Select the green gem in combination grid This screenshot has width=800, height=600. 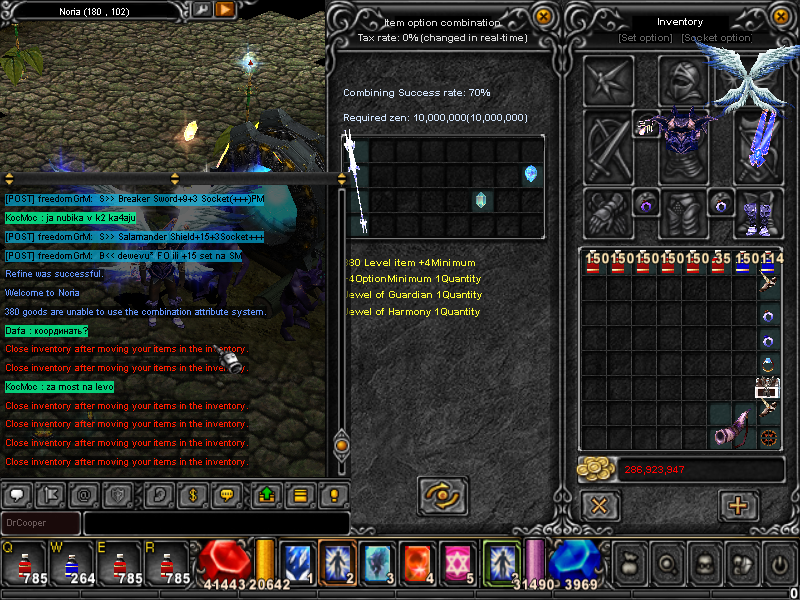pyautogui.click(x=481, y=200)
